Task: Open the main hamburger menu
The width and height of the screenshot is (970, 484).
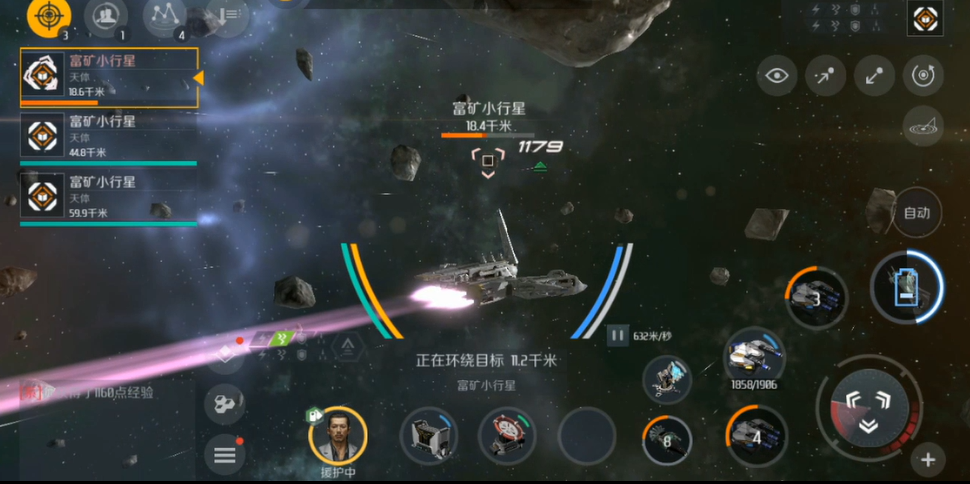Action: tap(224, 456)
